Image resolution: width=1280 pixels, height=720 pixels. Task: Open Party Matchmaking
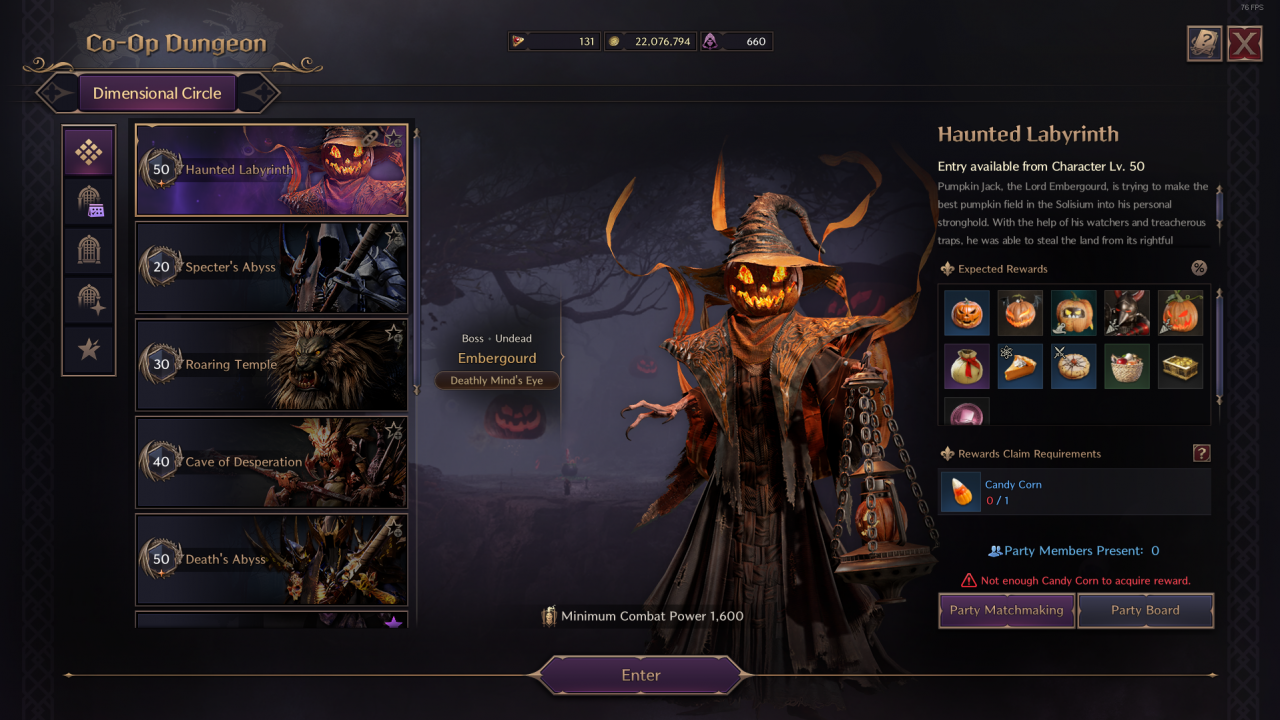(1006, 610)
